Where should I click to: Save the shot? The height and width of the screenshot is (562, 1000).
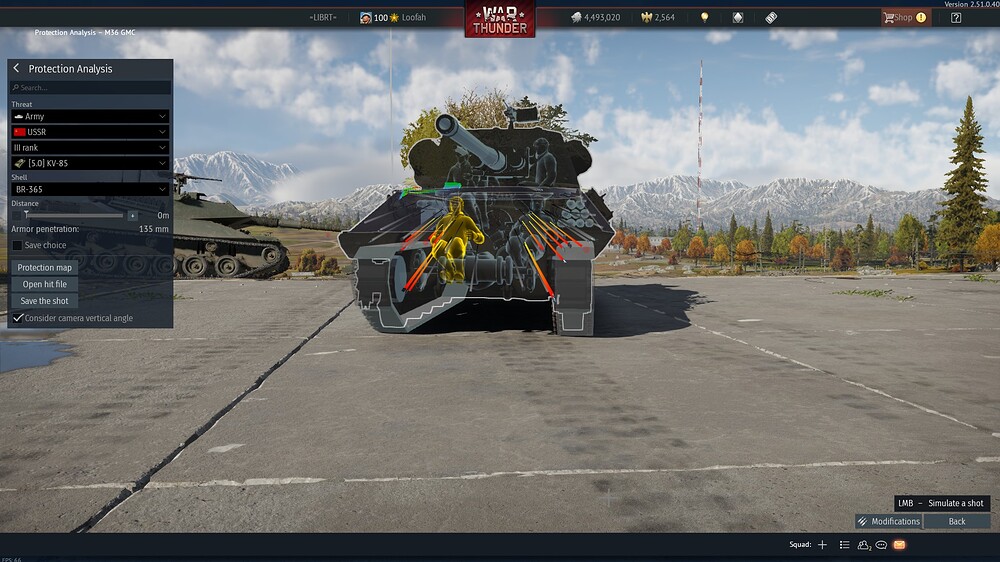45,301
